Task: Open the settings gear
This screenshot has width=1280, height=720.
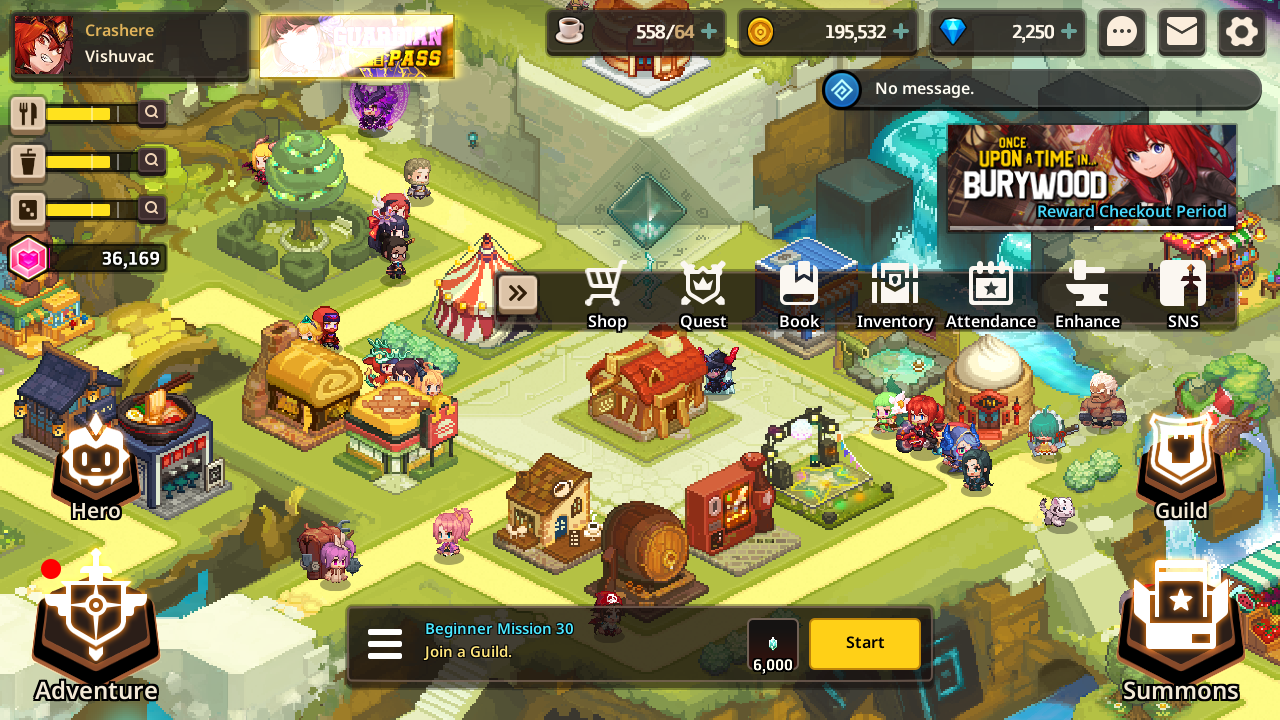Action: tap(1241, 32)
